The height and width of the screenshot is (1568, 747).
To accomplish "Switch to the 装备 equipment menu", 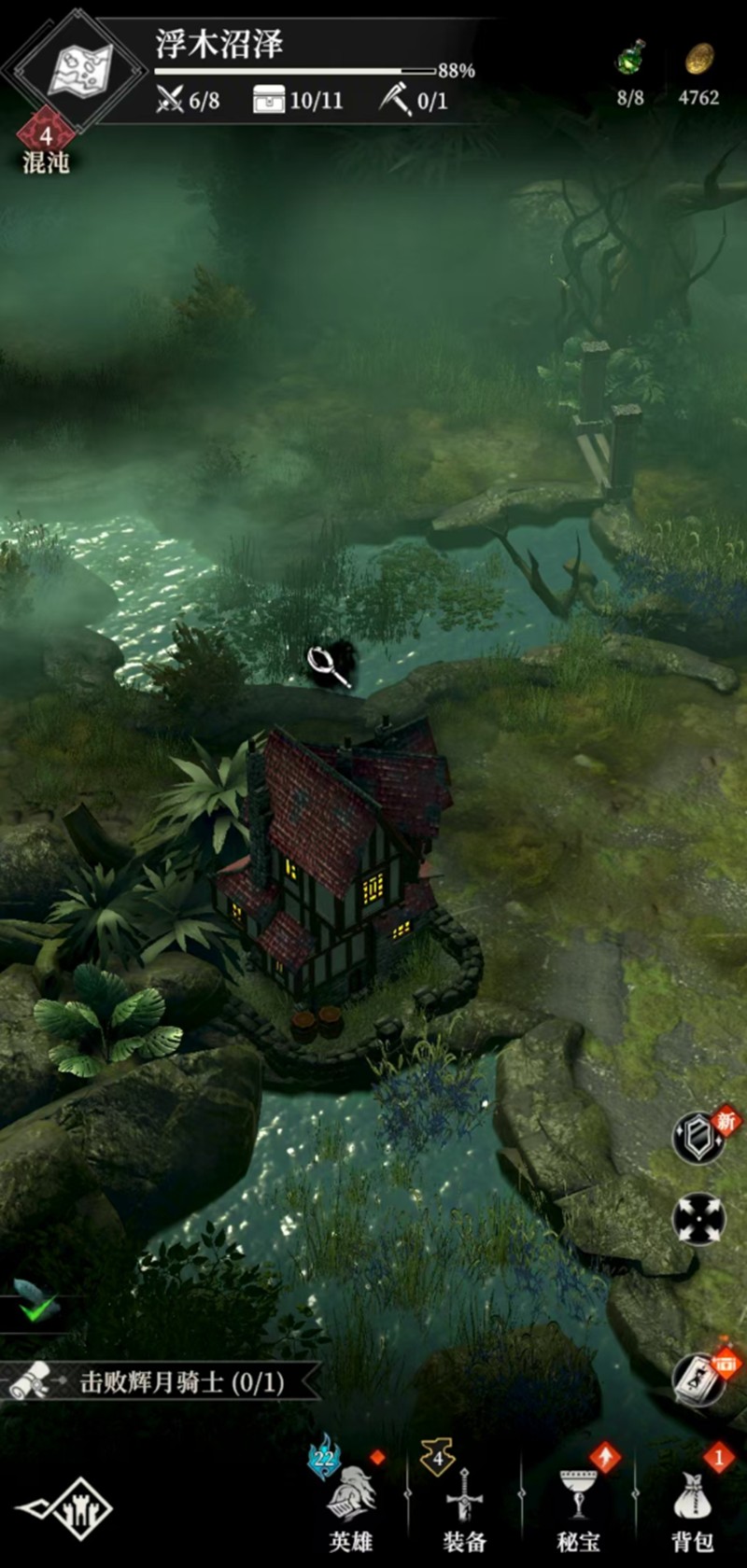I will pos(464,1503).
